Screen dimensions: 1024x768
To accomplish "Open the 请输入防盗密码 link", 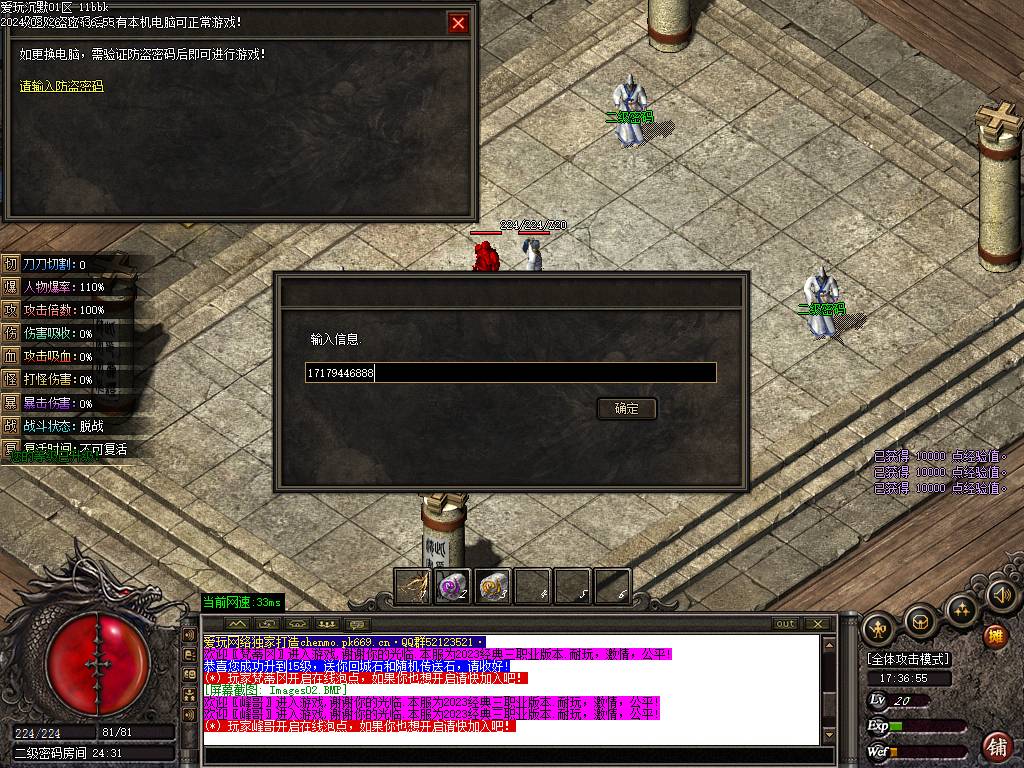I will pyautogui.click(x=61, y=86).
